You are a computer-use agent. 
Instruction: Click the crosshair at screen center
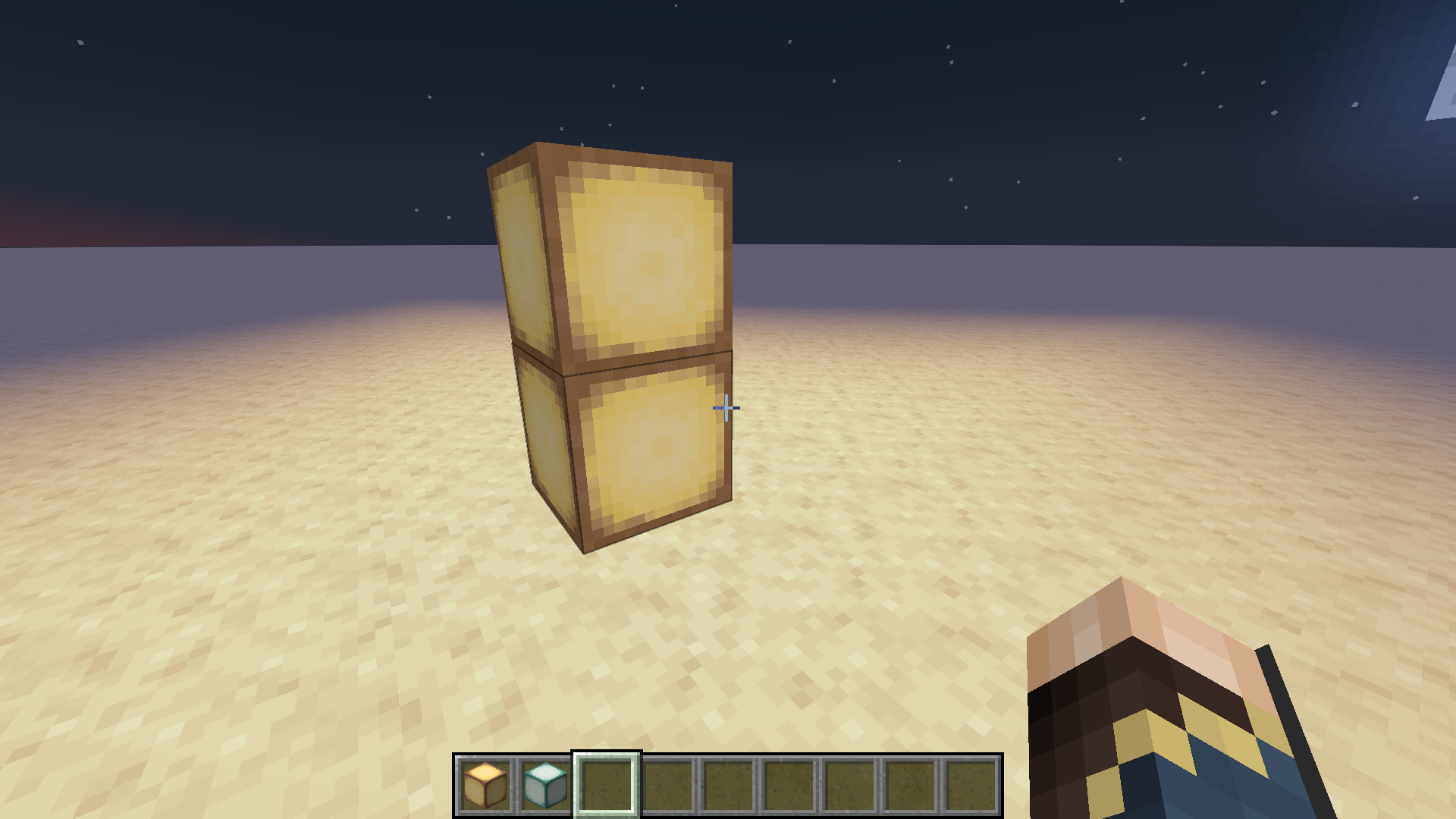tap(726, 408)
